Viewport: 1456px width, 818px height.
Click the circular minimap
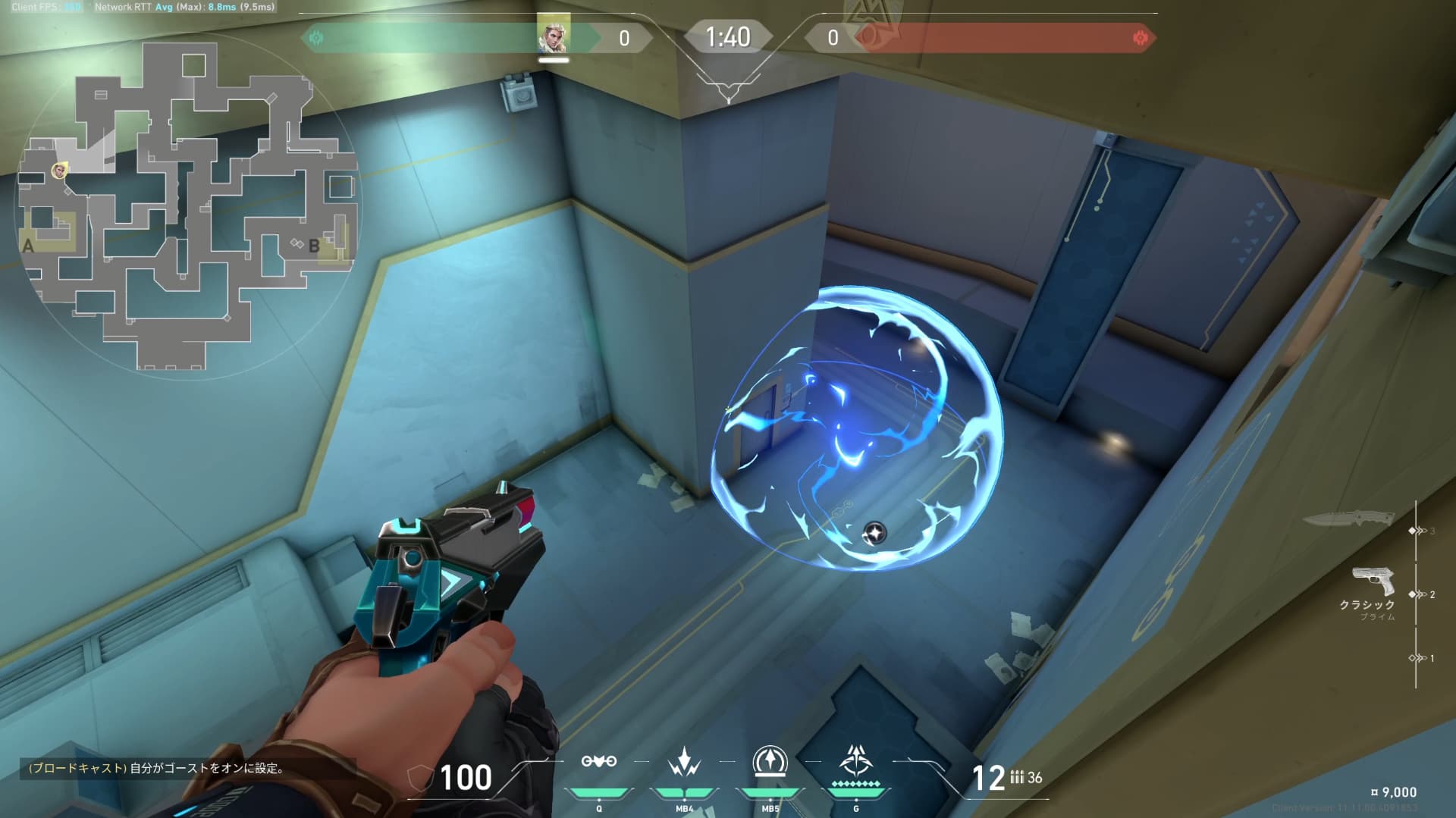[190, 205]
